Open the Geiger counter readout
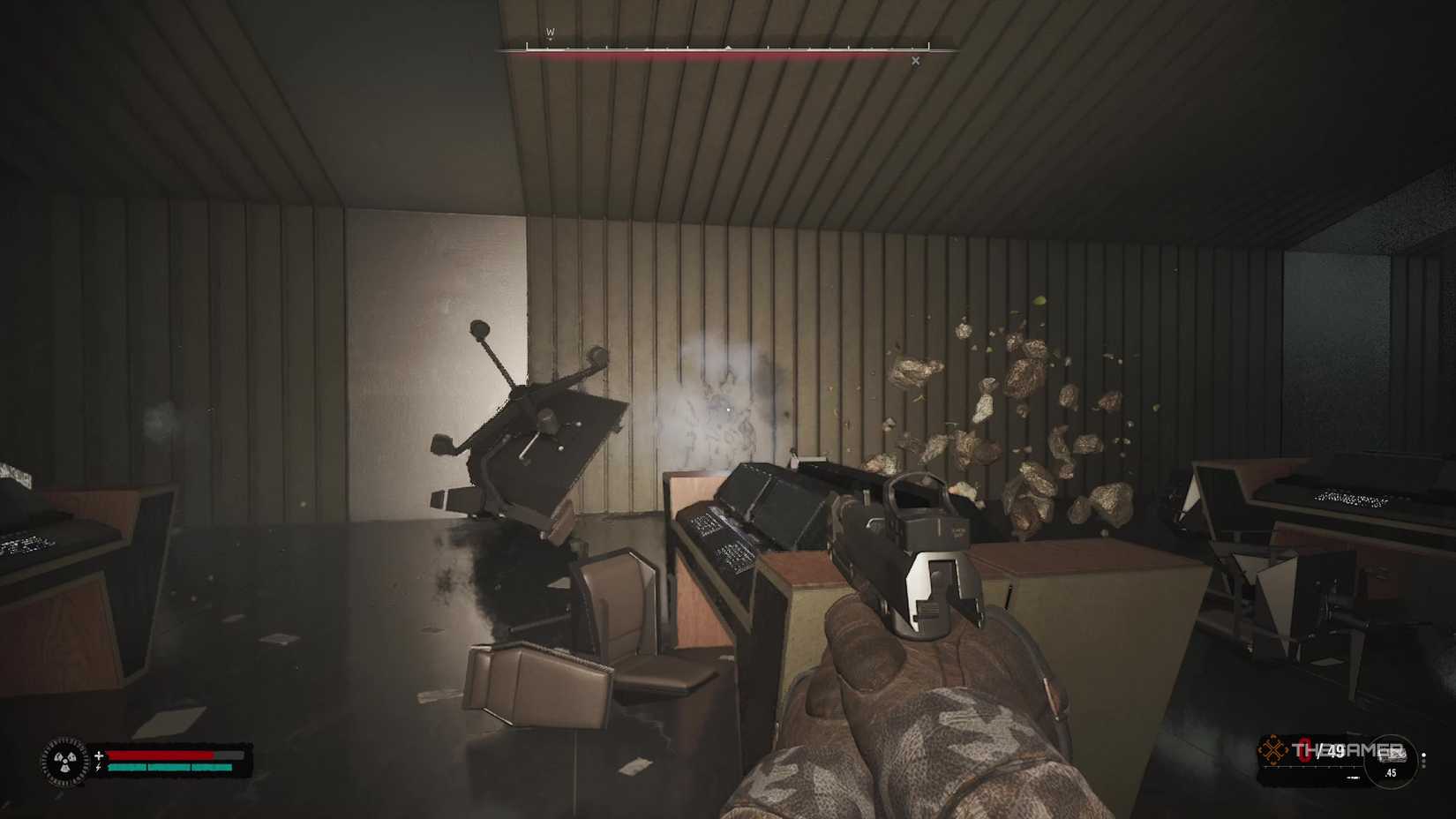Image resolution: width=1456 pixels, height=819 pixels. pos(65,761)
